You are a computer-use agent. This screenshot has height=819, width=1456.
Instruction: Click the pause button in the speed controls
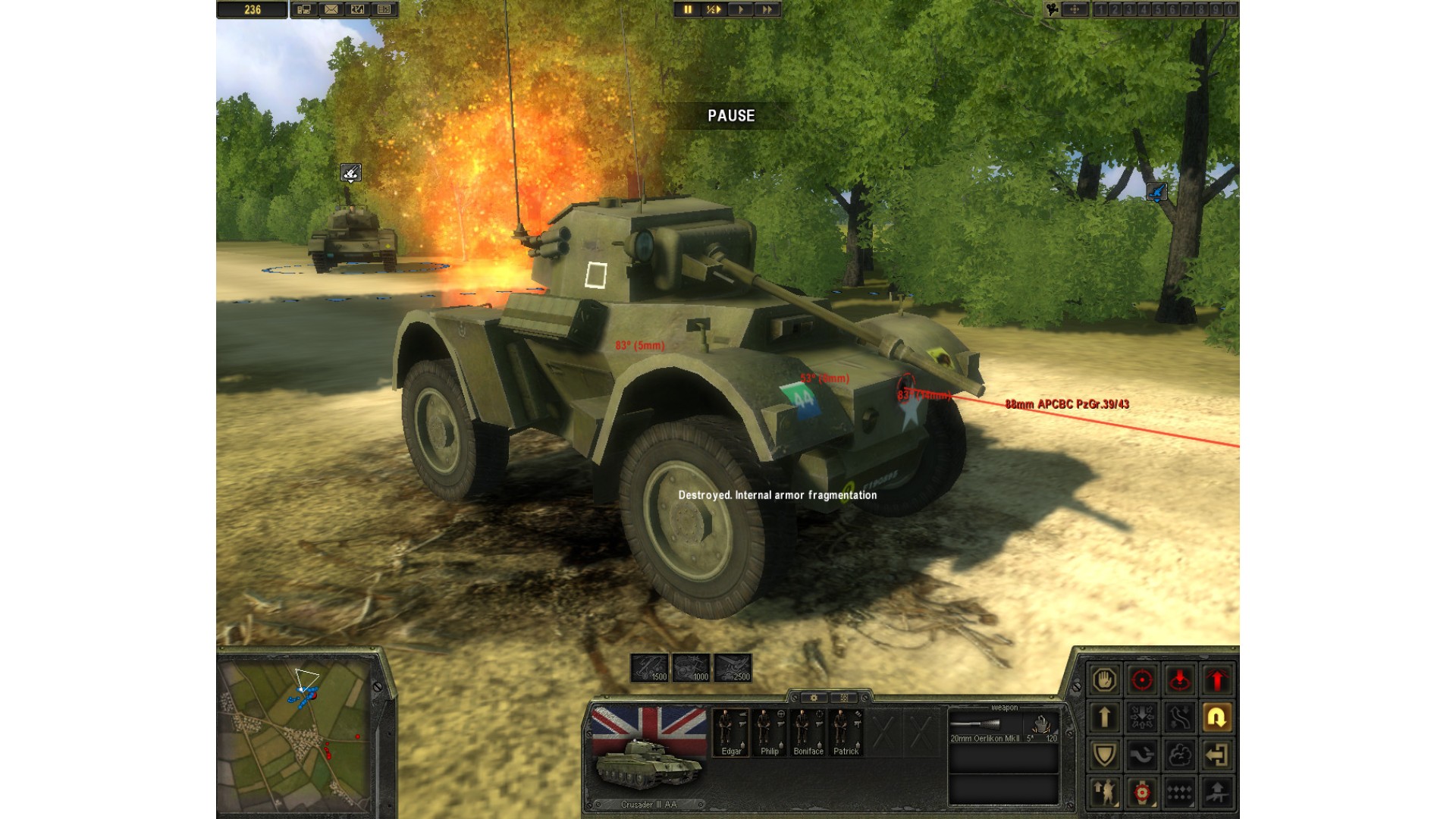click(x=688, y=10)
